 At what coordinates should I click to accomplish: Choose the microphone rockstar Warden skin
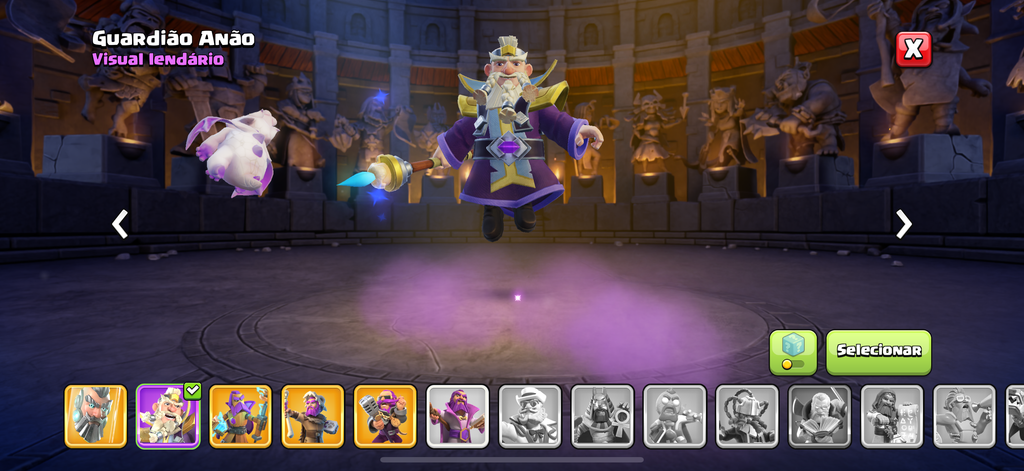click(x=385, y=415)
